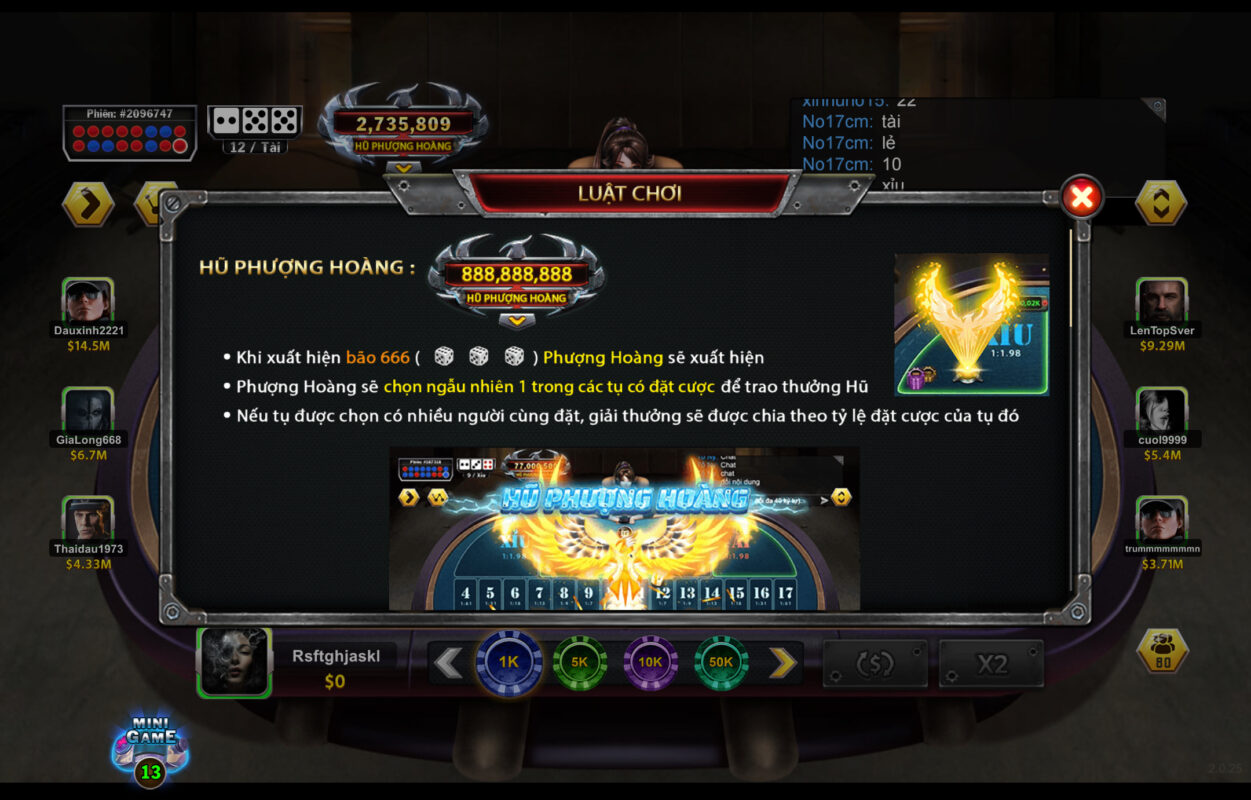Click the dollar sign bet button
This screenshot has width=1251, height=800.
point(875,664)
